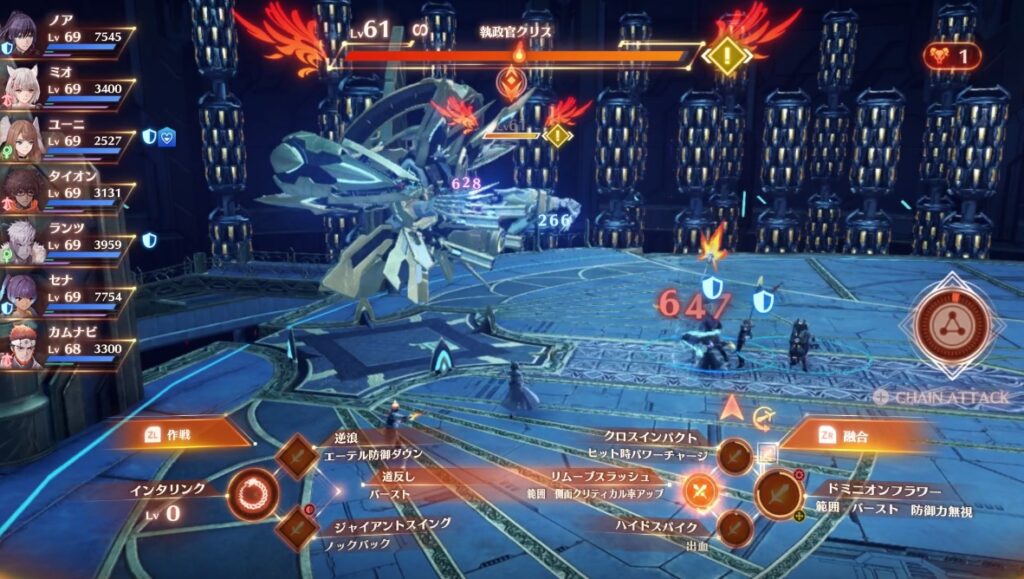Use the 逆浪 art icon
The width and height of the screenshot is (1024, 579).
click(296, 456)
